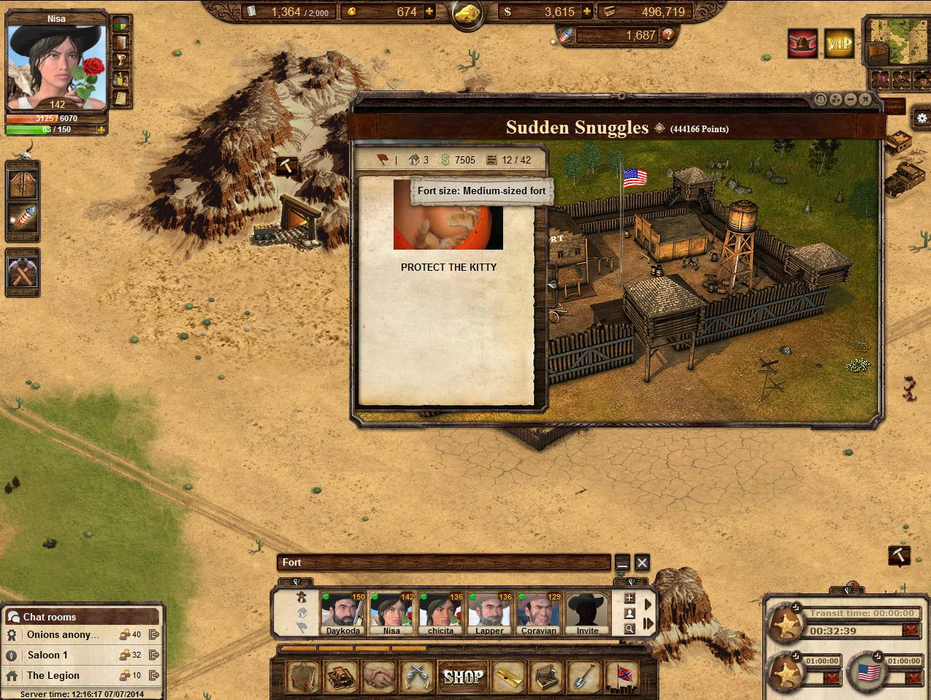Open settings with the gear icon
This screenshot has width=931, height=700.
[x=921, y=118]
